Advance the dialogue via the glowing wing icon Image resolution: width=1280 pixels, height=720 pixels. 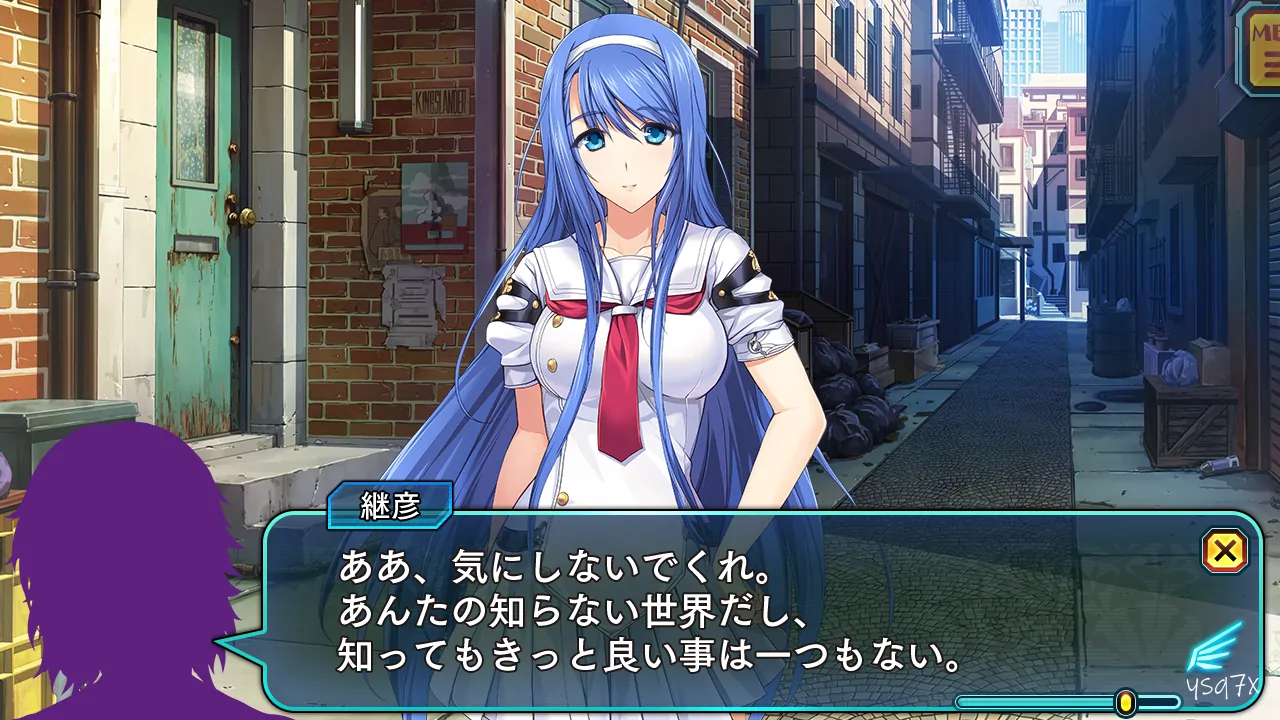coord(1214,648)
